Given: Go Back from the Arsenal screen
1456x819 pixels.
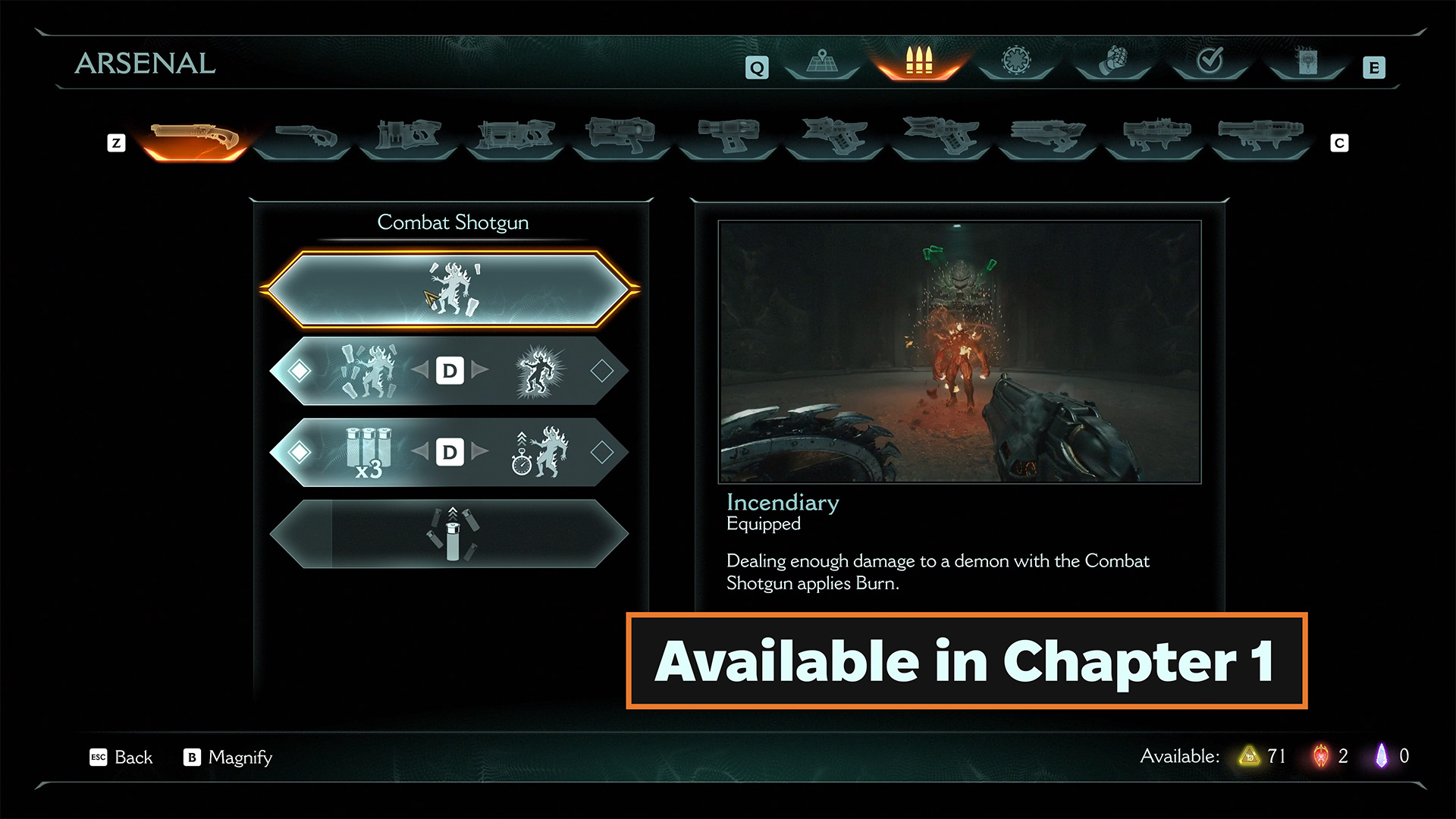Looking at the screenshot, I should [121, 757].
